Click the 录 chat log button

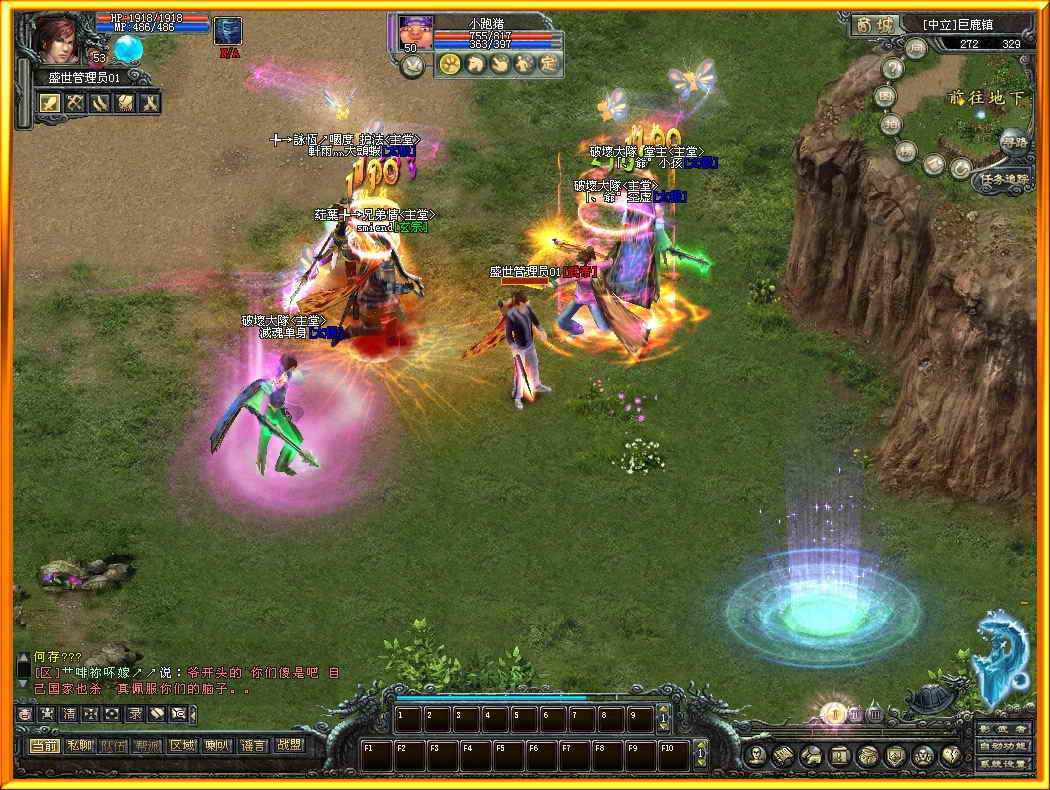coord(134,714)
